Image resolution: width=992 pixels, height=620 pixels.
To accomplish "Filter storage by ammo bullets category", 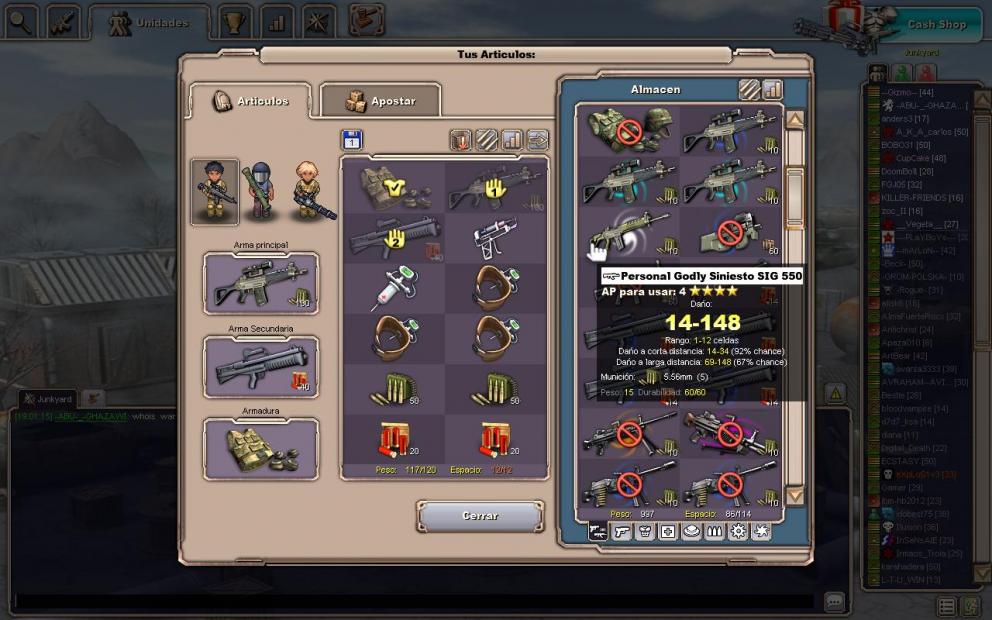I will 714,532.
